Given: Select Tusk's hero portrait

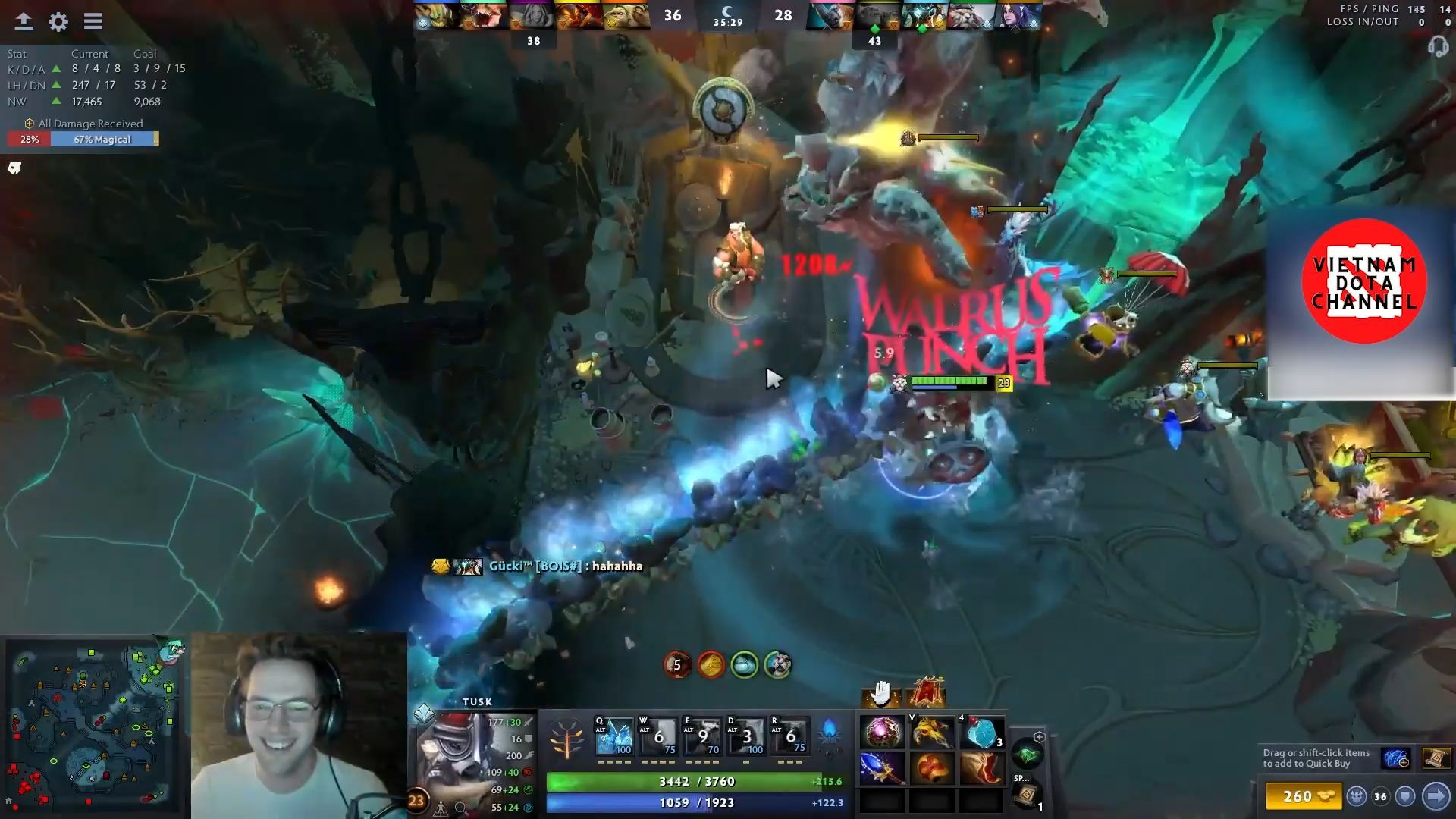Looking at the screenshot, I should click(x=453, y=758).
